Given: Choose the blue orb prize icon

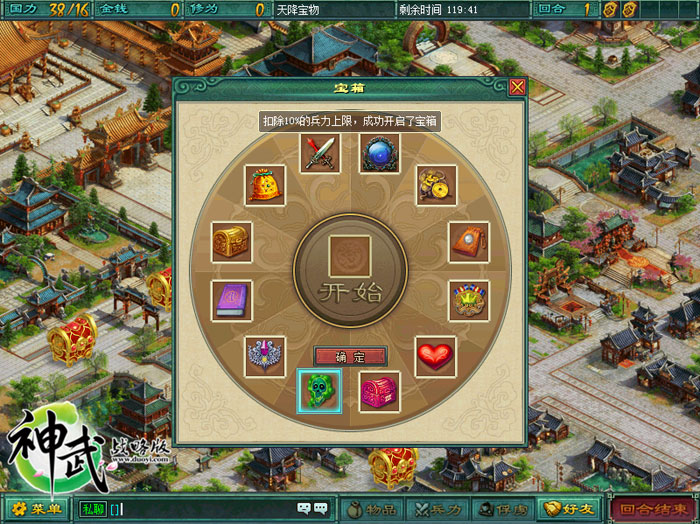Looking at the screenshot, I should (x=380, y=154).
